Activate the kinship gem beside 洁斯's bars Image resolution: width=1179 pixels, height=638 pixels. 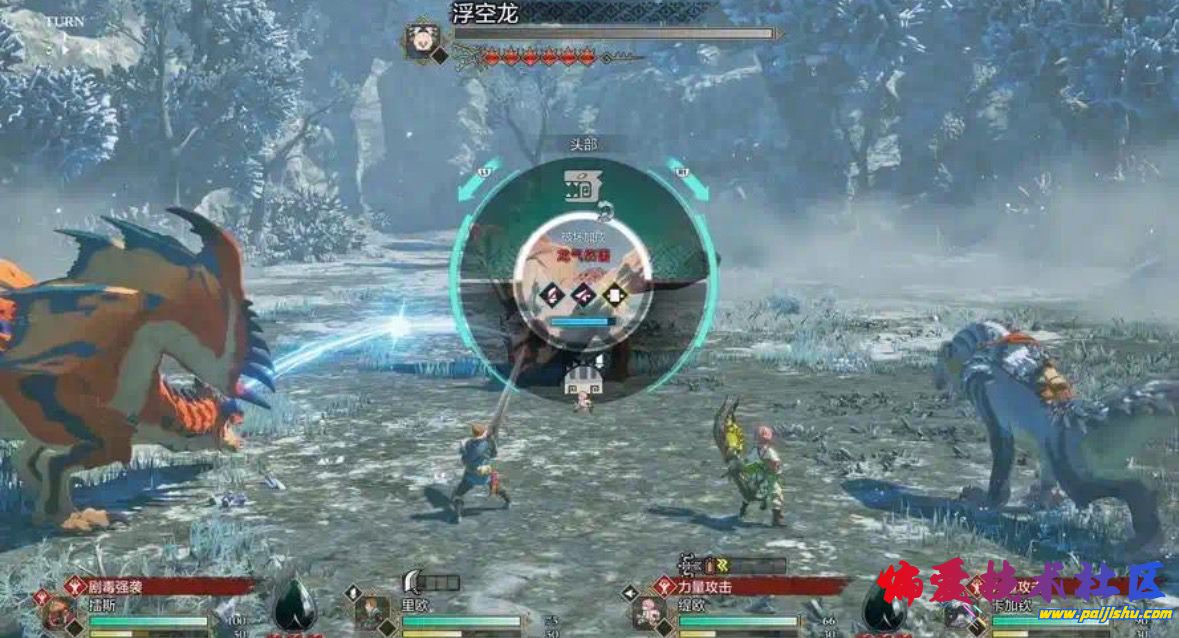coord(295,608)
